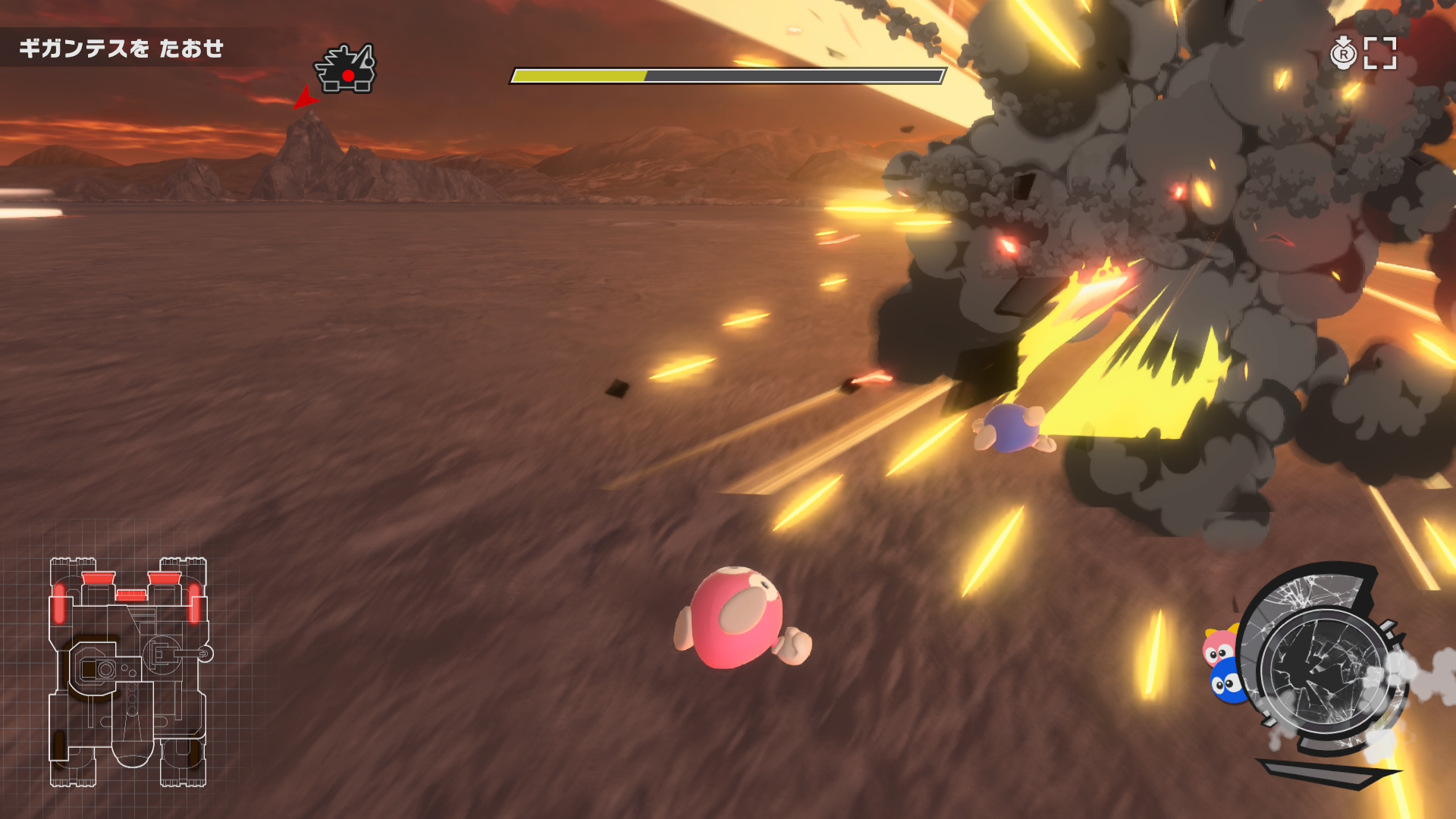Select the ギガンテスを たおせ objective tracker

121,49
